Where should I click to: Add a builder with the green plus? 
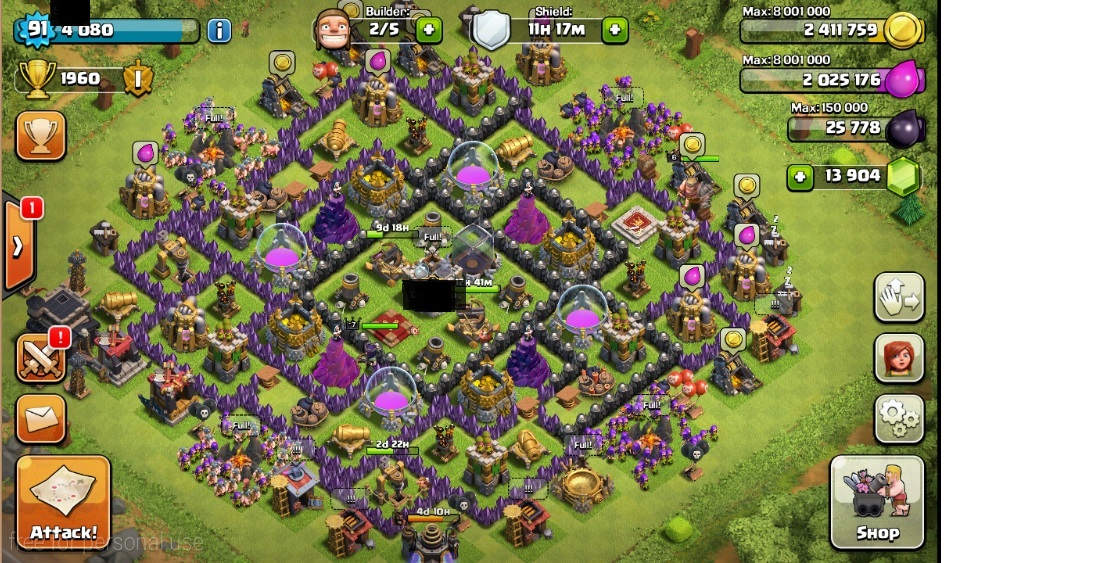[x=428, y=29]
